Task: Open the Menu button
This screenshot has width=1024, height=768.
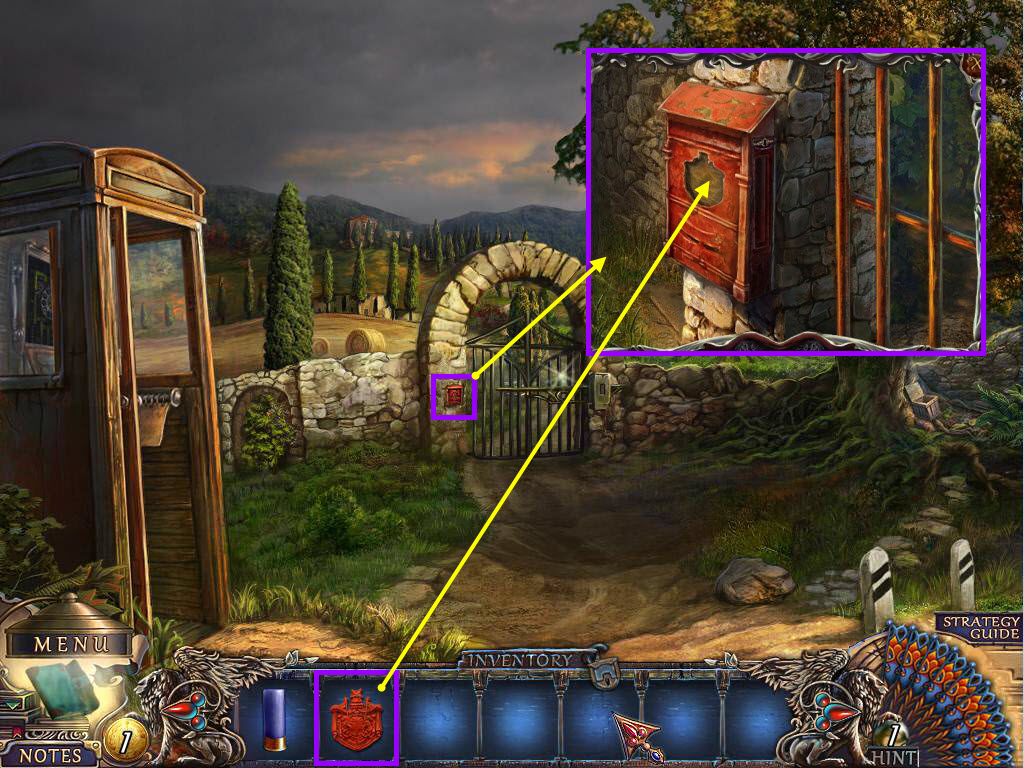Action: pyautogui.click(x=68, y=644)
